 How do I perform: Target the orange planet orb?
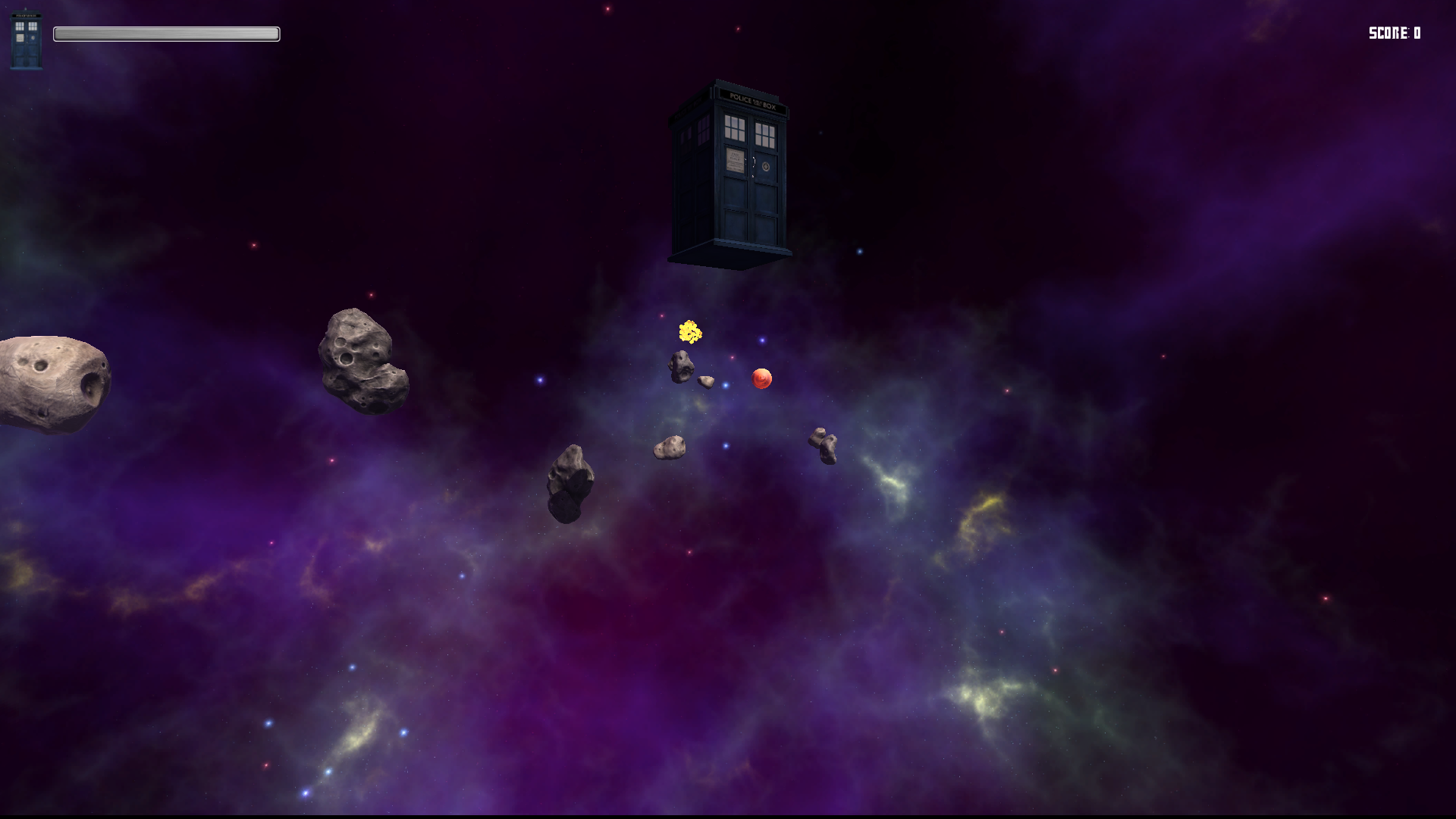point(761,377)
